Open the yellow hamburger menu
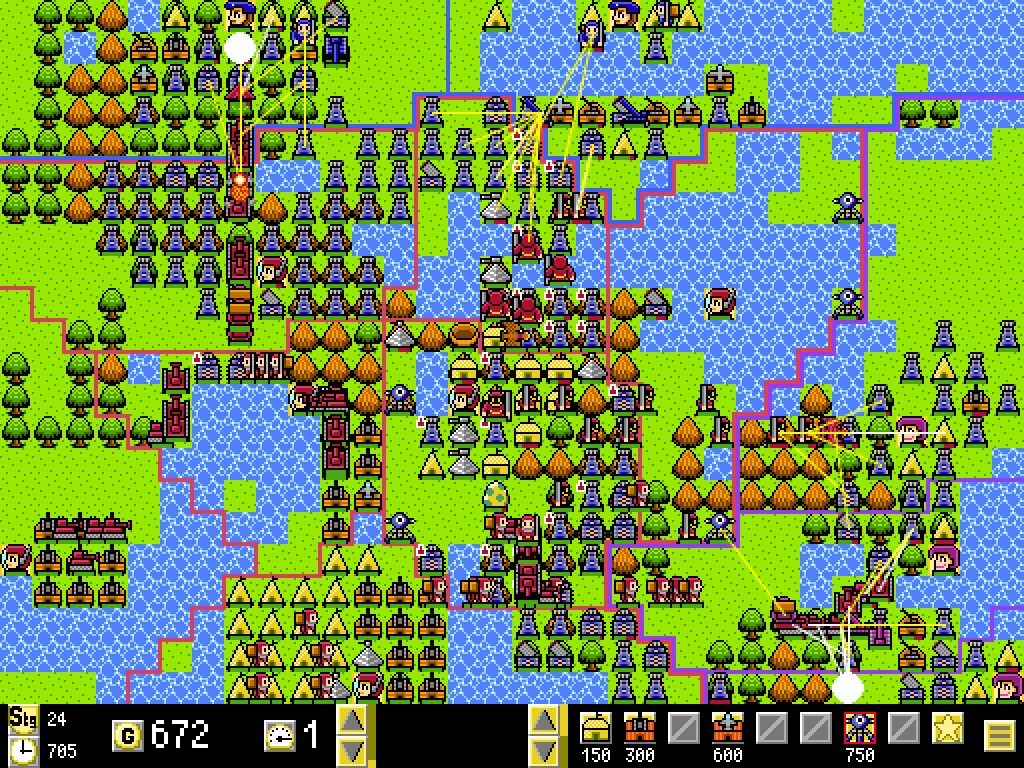 click(x=999, y=737)
